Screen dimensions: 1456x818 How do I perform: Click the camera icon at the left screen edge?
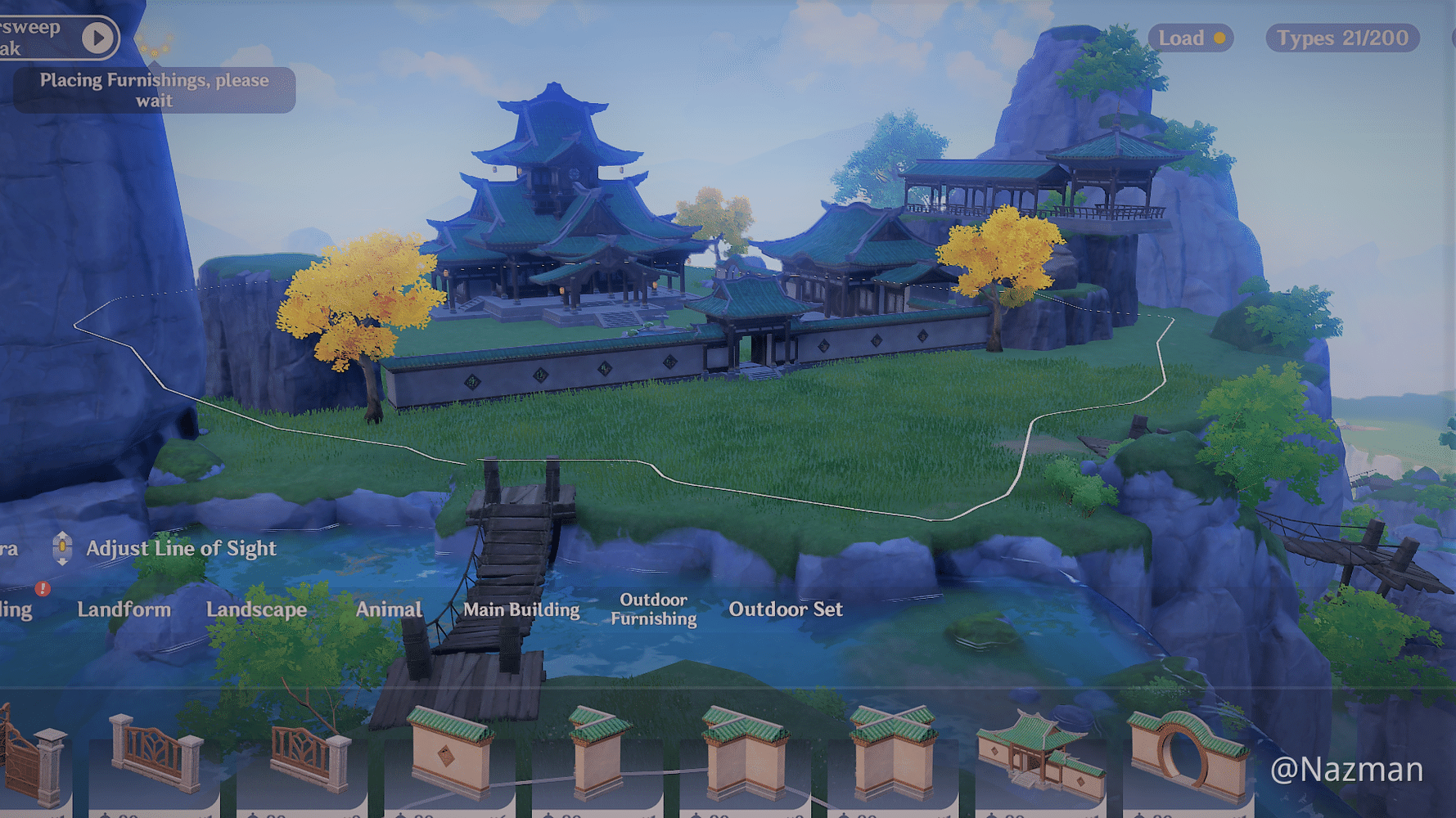[x=7, y=548]
